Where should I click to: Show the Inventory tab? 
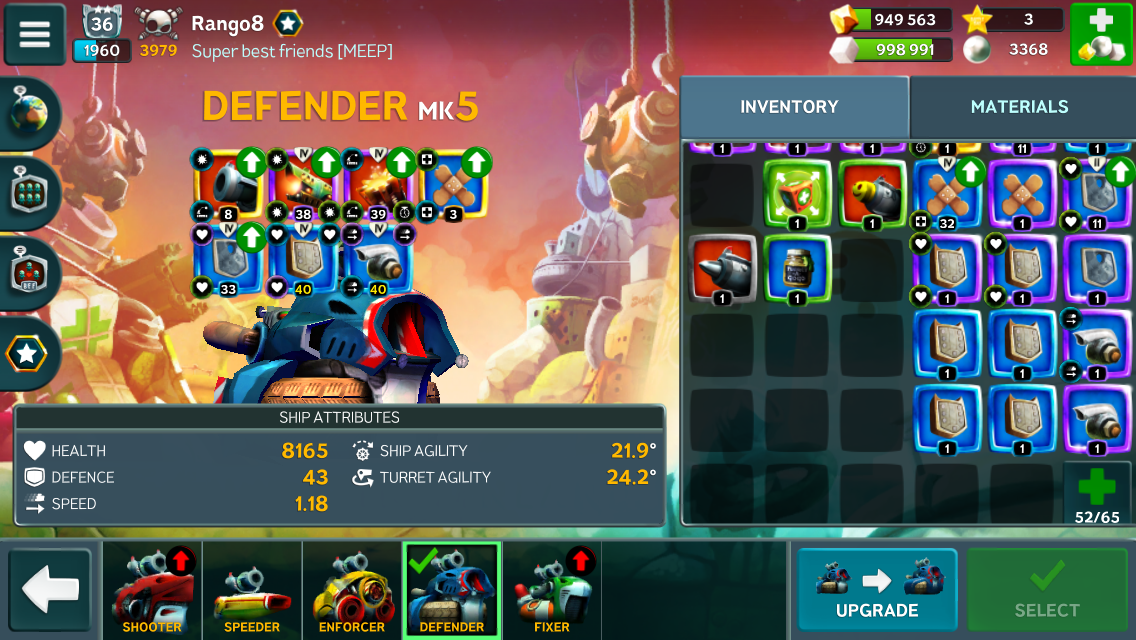789,107
